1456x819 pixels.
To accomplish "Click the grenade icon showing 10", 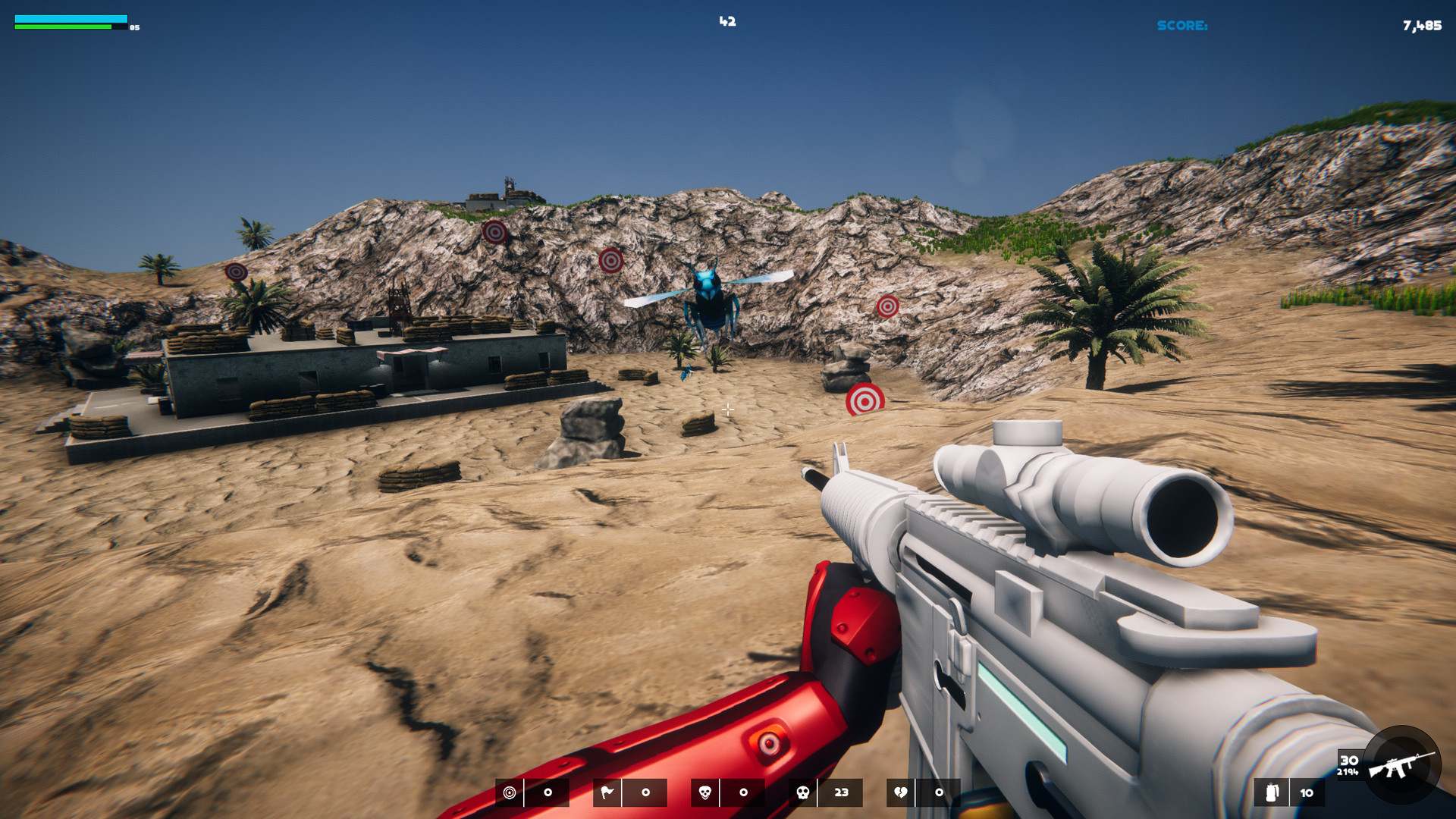I will coord(1271,793).
